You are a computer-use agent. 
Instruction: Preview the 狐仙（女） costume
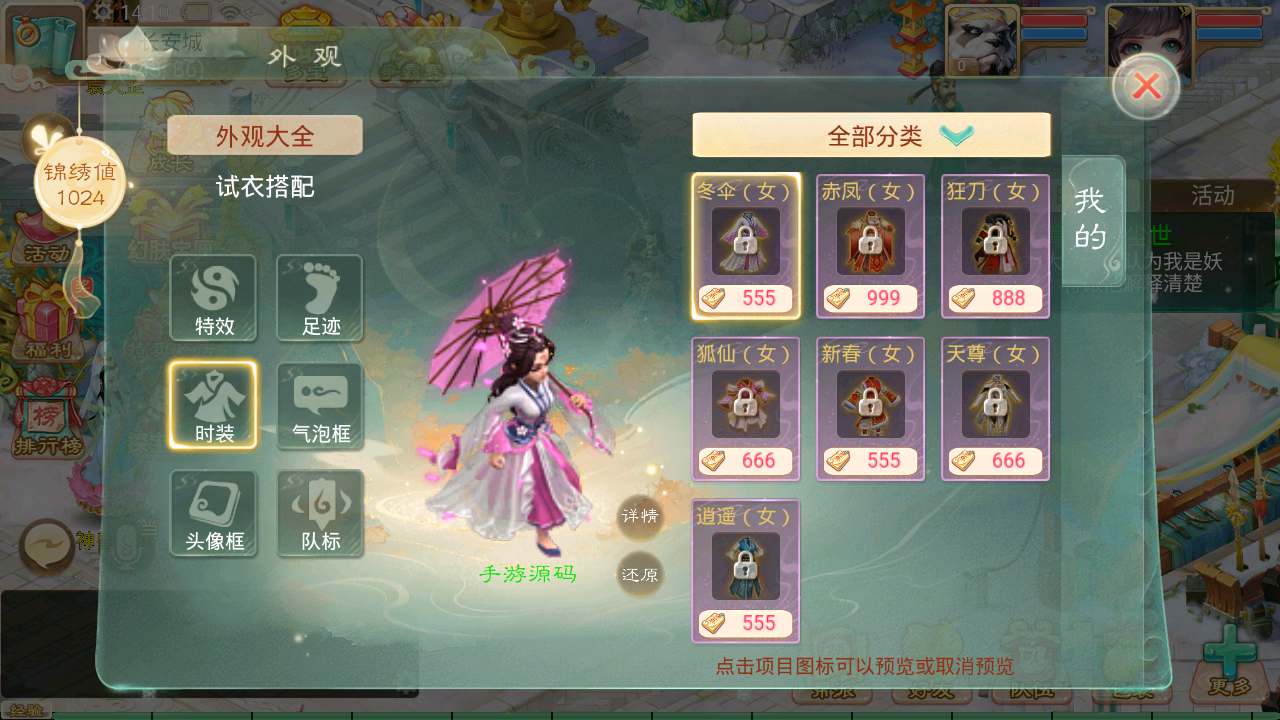pos(745,405)
